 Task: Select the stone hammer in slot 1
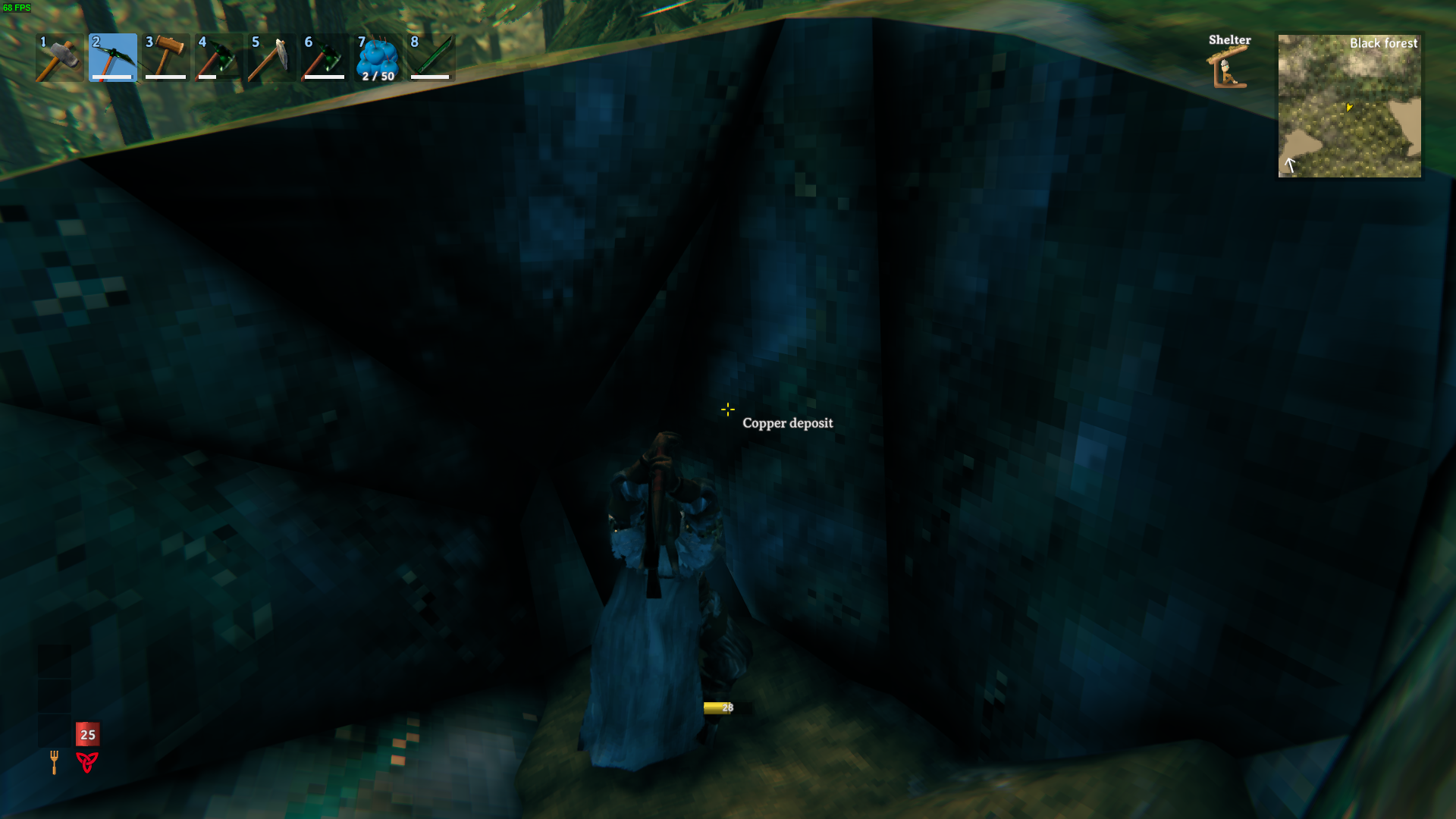pyautogui.click(x=59, y=58)
